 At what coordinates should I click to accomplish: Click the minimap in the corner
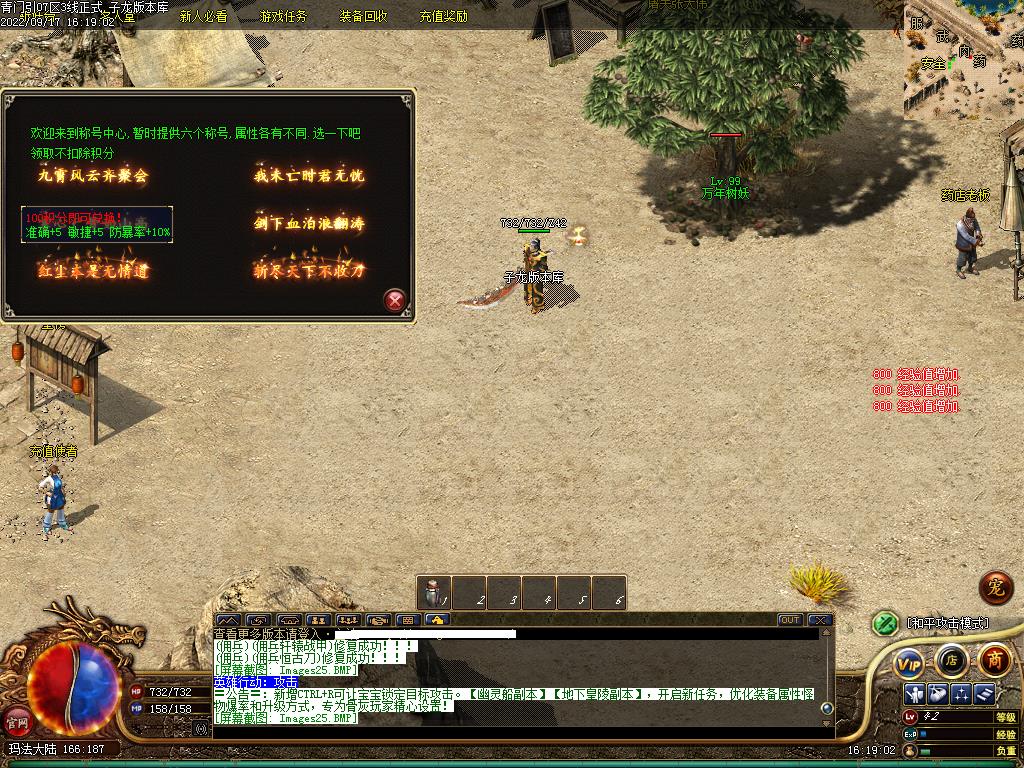click(x=964, y=60)
